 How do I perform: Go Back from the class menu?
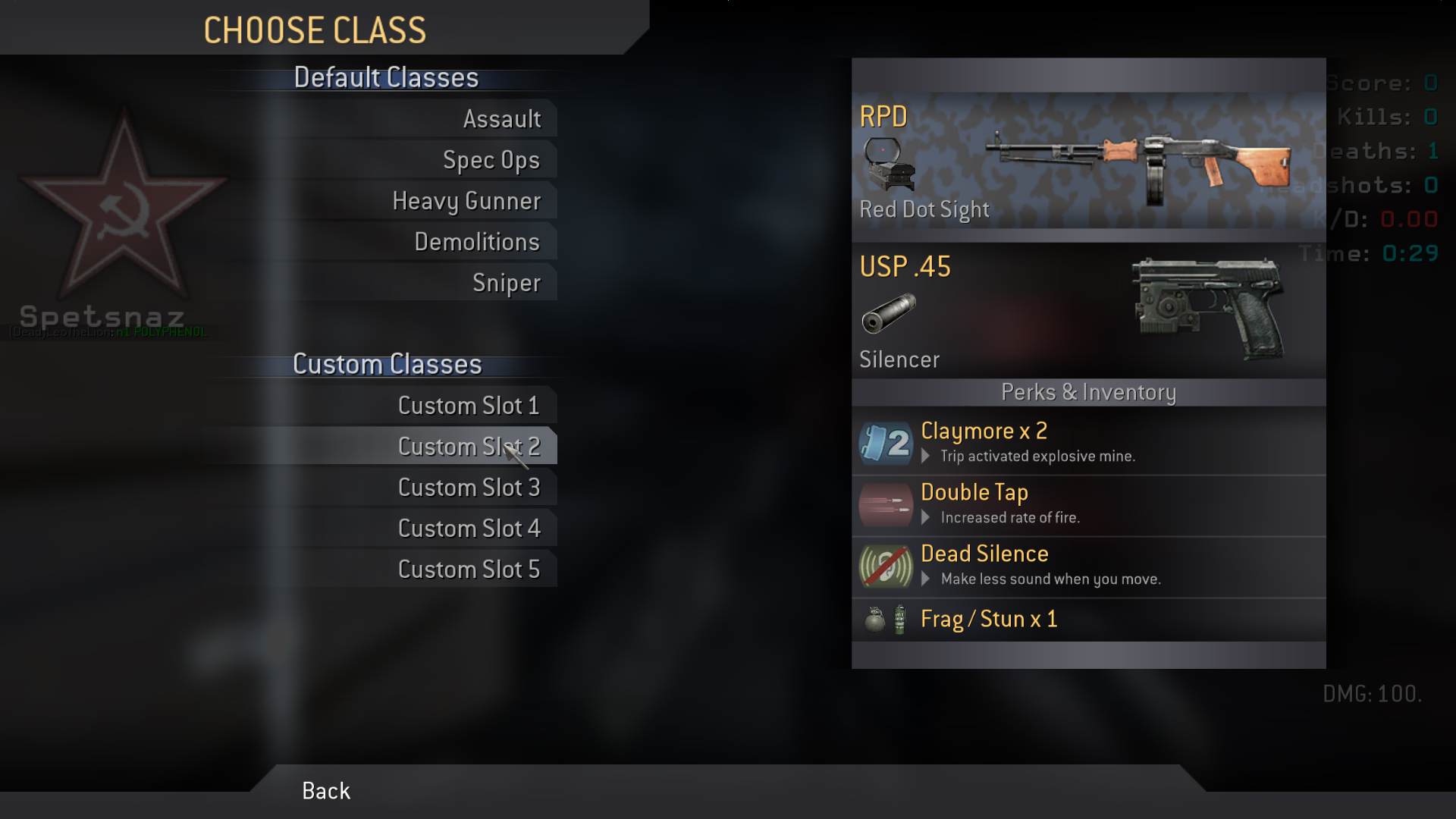326,791
